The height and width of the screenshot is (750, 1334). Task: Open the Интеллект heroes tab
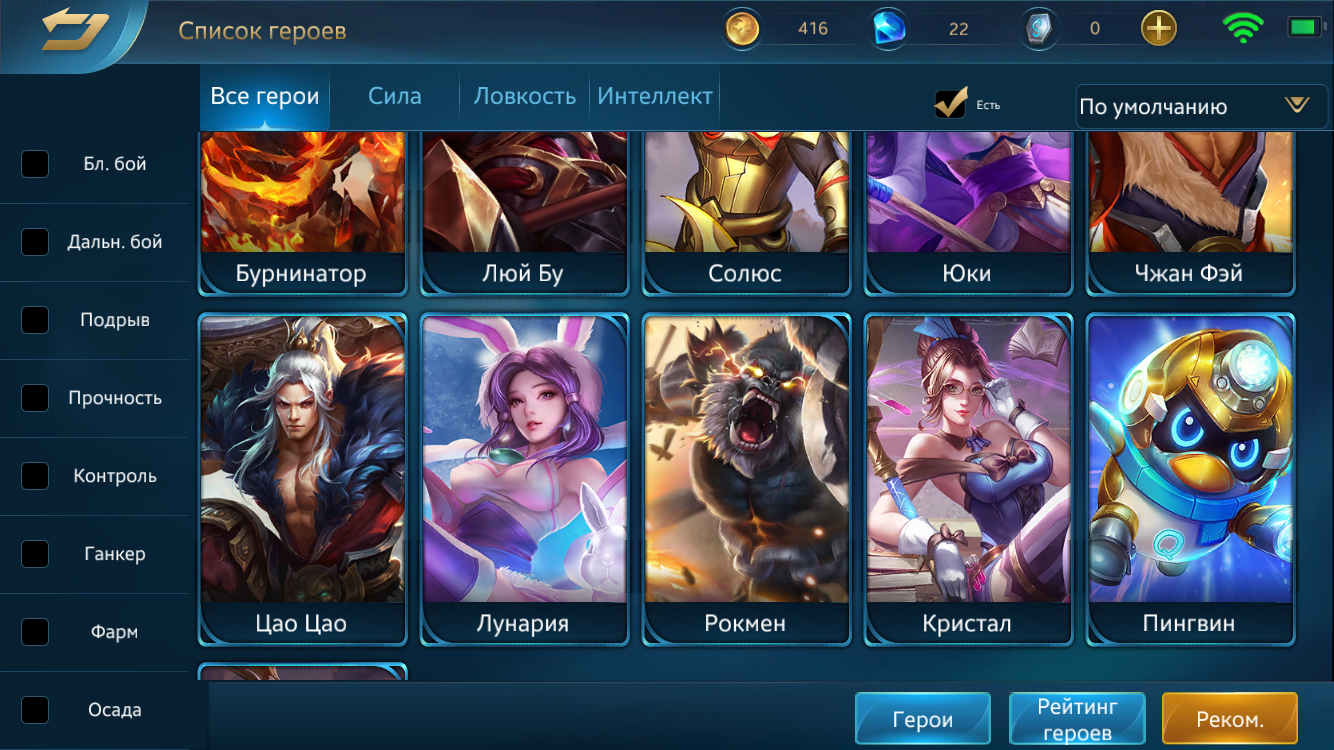click(x=654, y=96)
